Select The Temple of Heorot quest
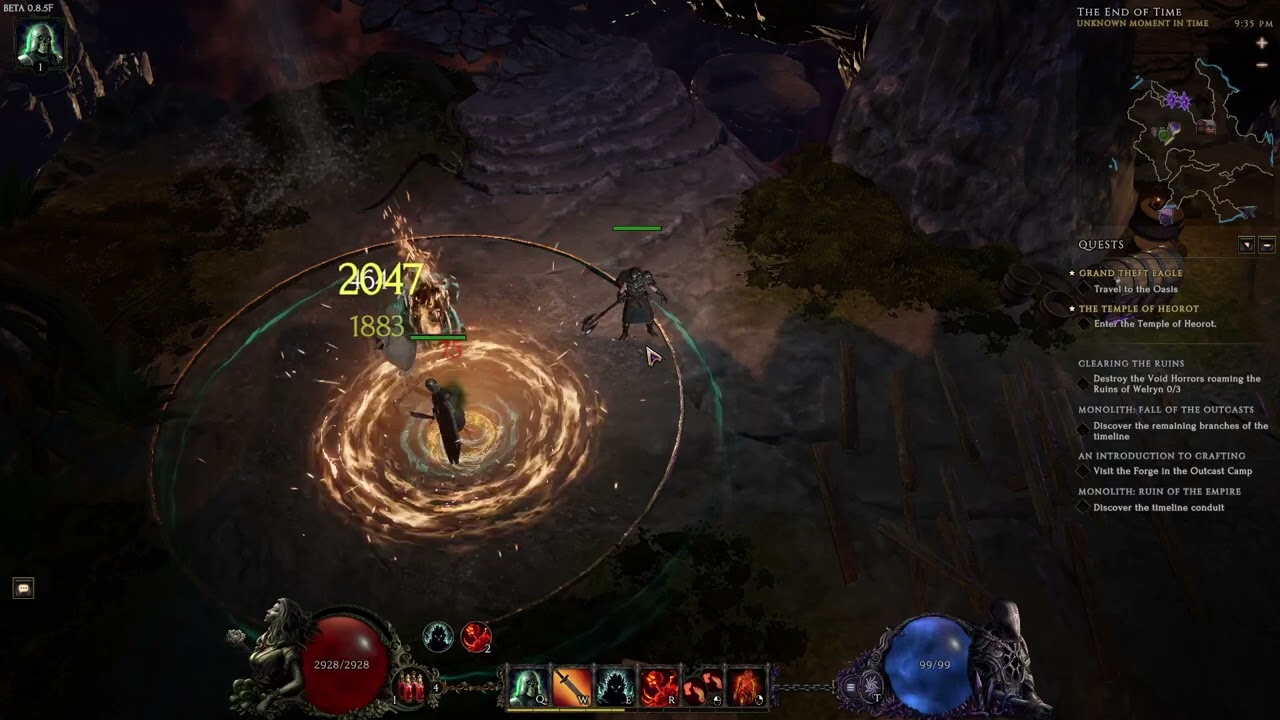 point(1138,309)
